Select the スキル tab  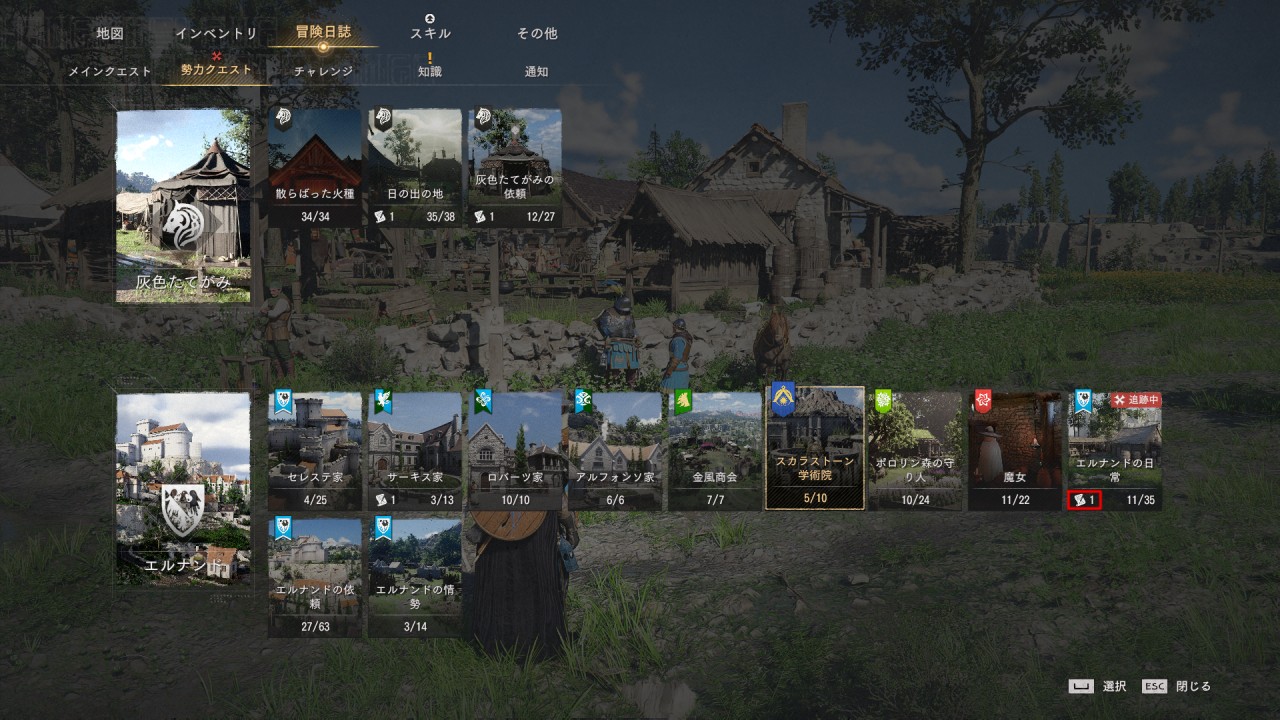point(430,33)
